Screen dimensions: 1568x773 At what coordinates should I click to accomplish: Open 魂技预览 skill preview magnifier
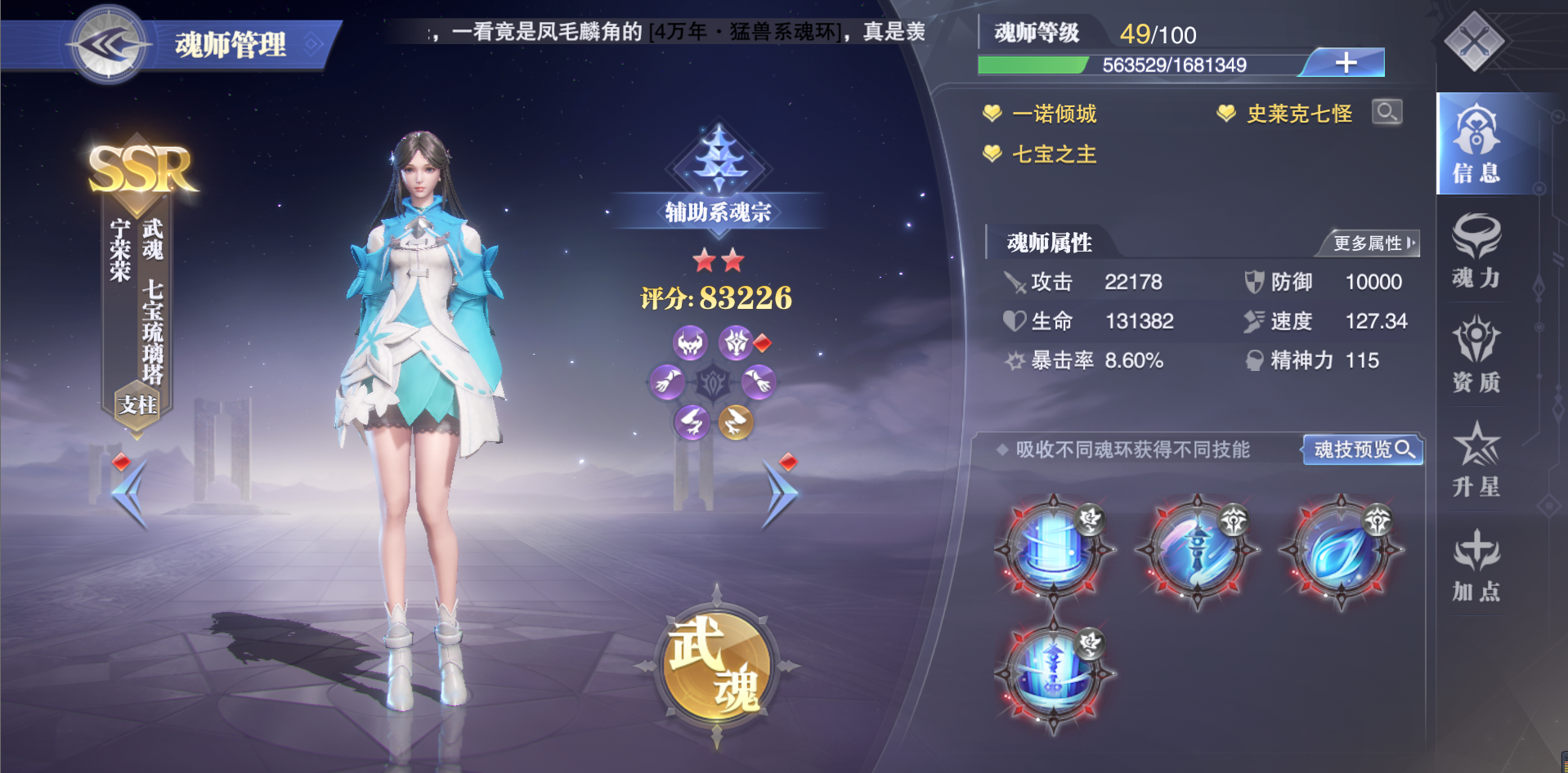click(x=1362, y=450)
